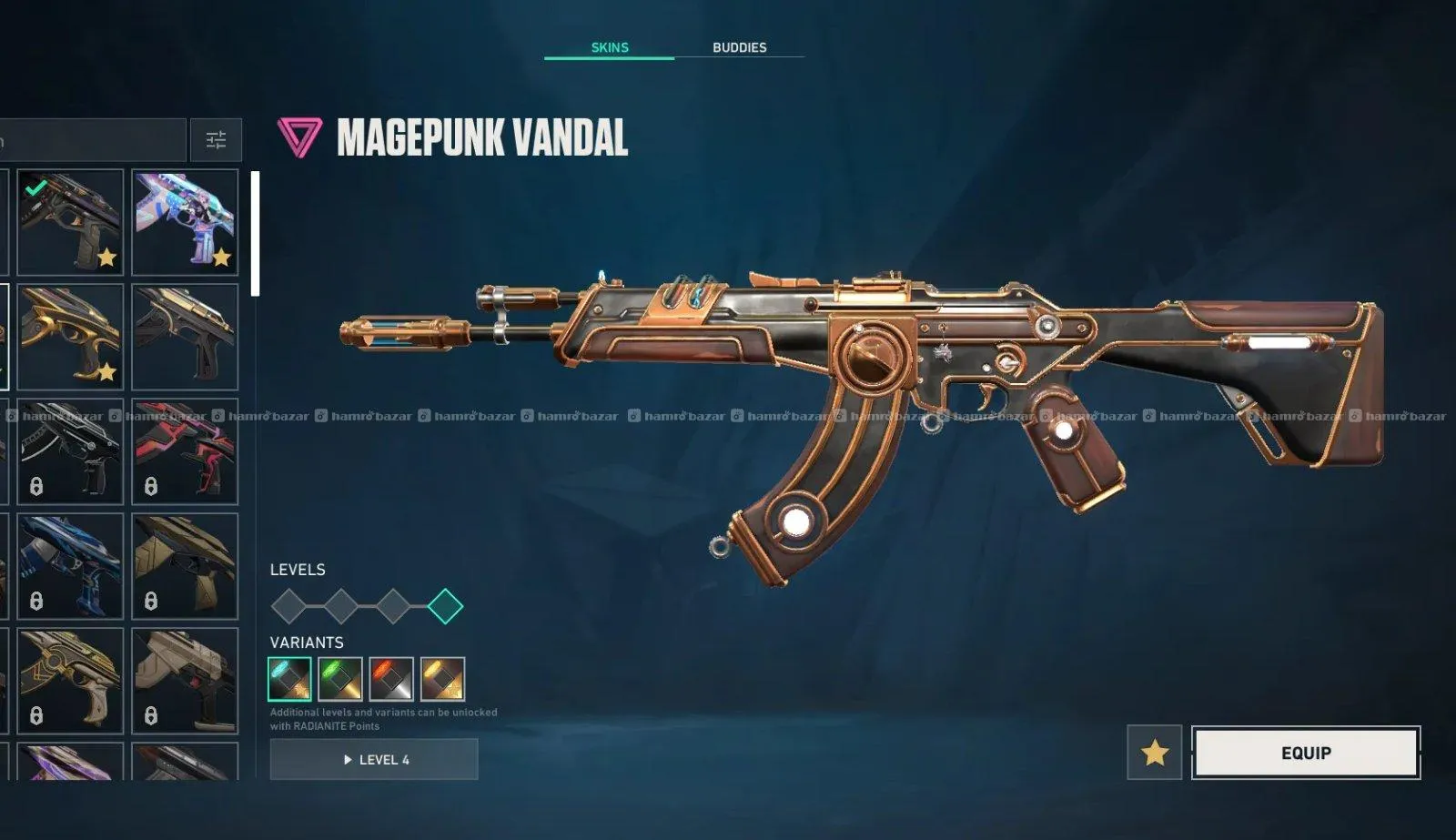Pick the locked red and black skin thumbnail
This screenshot has height=840, width=1456.
[185, 451]
